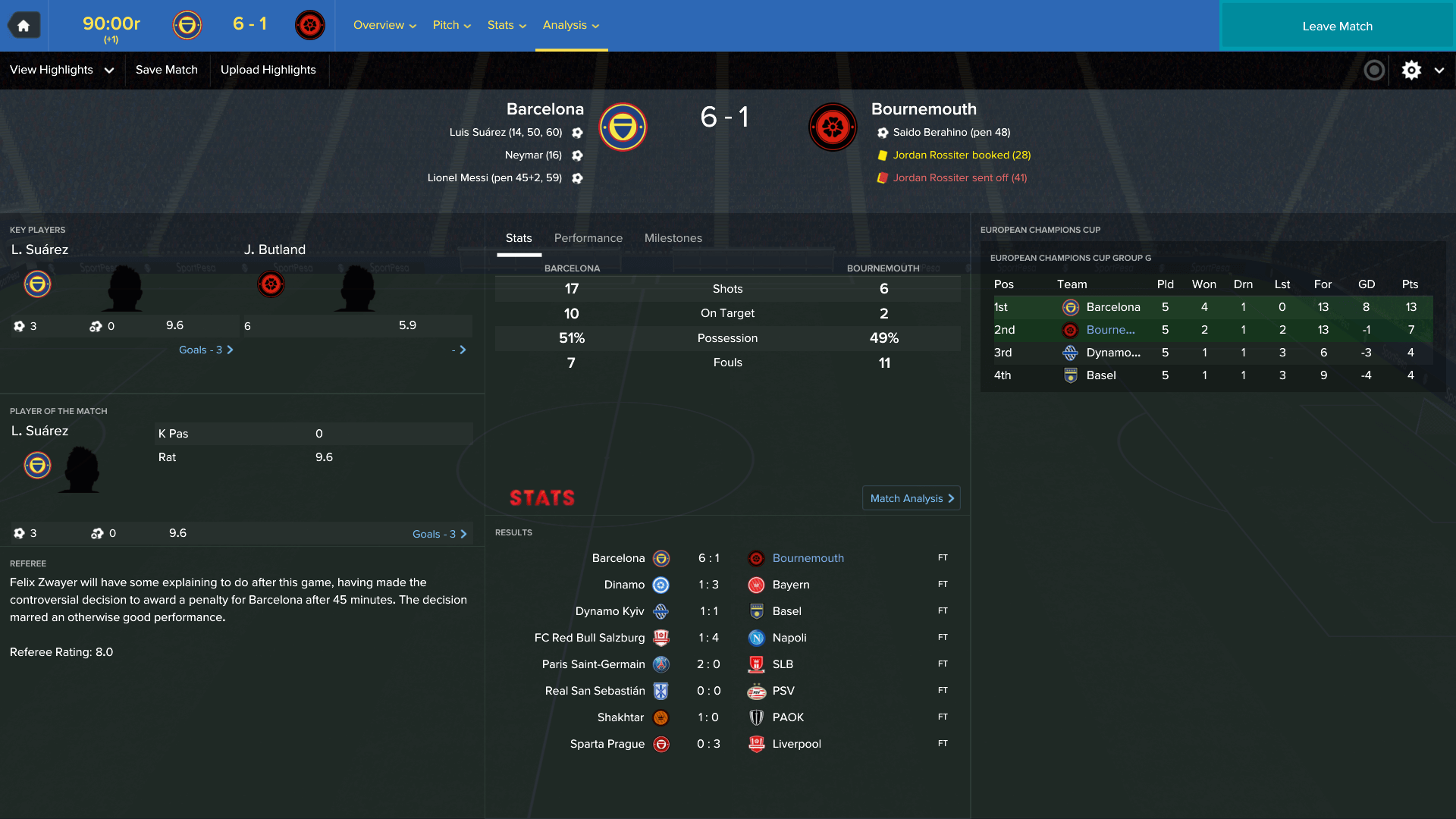Open the Pitch dropdown menu
Viewport: 1456px width, 819px height.
[451, 25]
